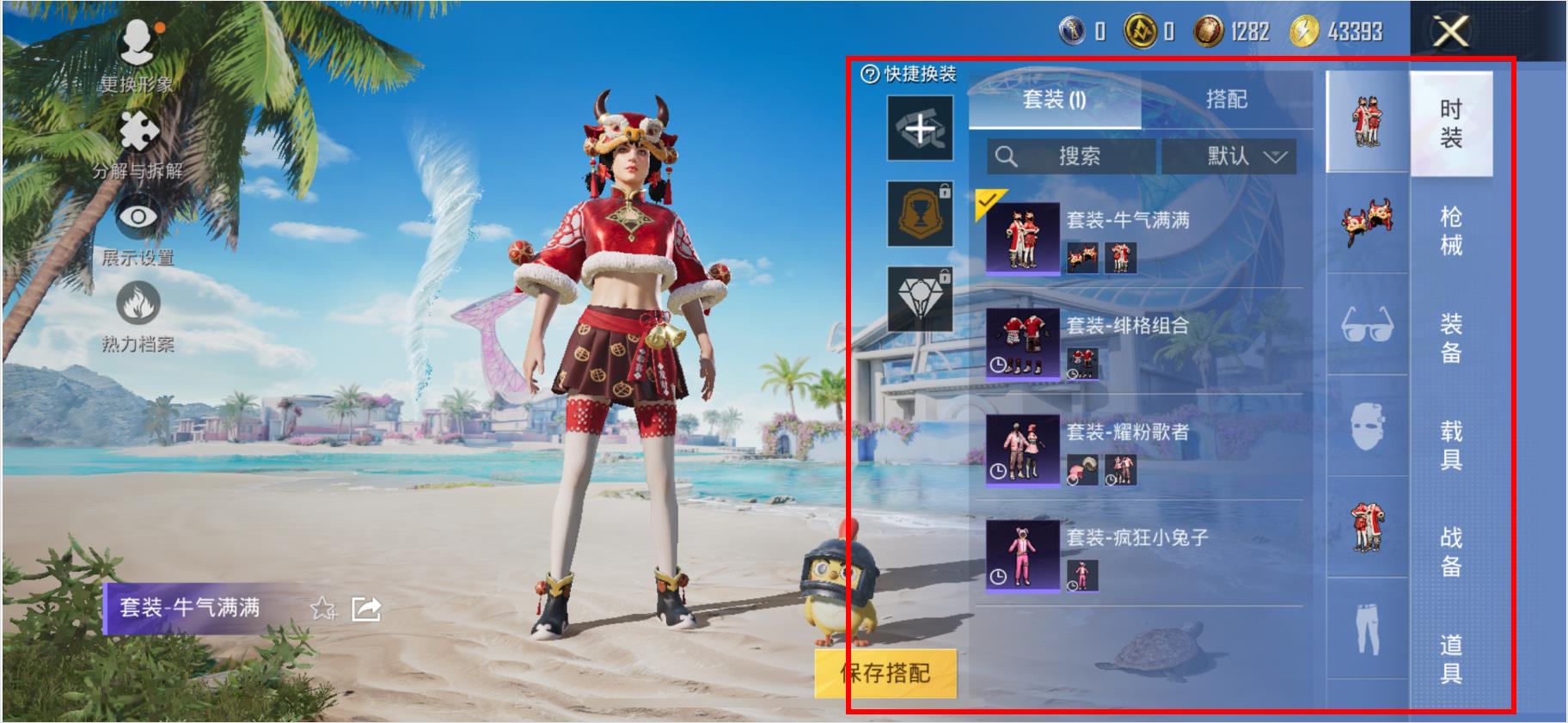Switch to the 搭配 tab
The width and height of the screenshot is (1568, 723).
[1226, 100]
